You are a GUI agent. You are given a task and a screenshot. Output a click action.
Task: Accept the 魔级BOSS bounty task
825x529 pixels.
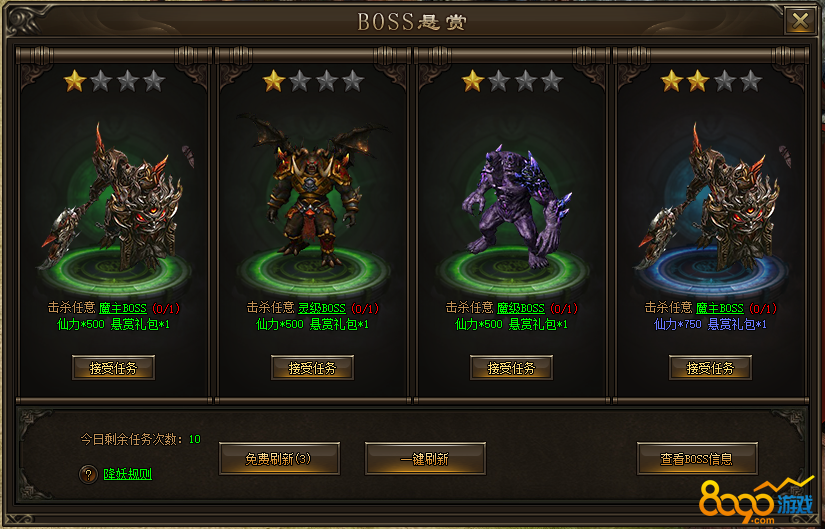point(511,368)
